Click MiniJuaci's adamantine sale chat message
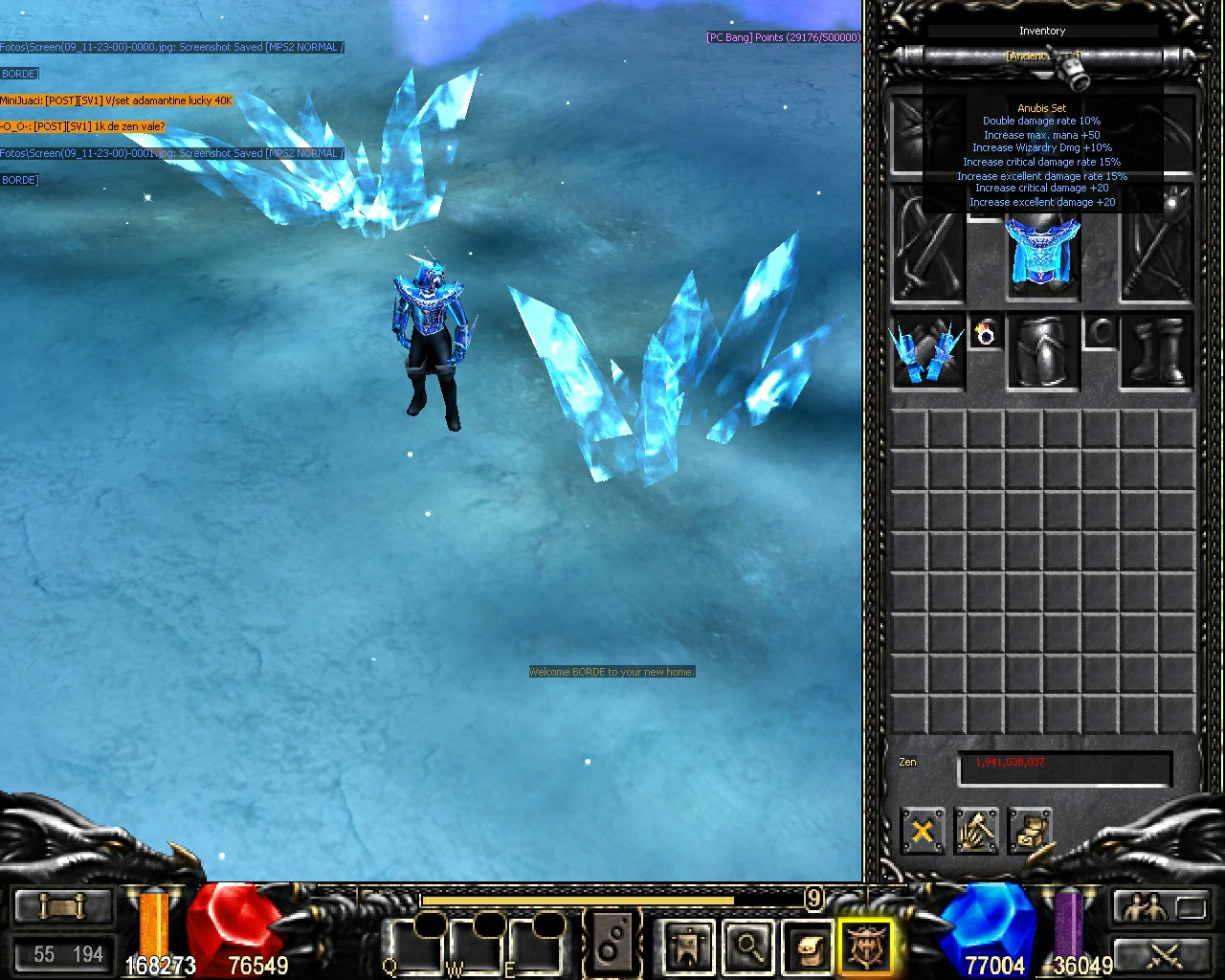 (117, 100)
